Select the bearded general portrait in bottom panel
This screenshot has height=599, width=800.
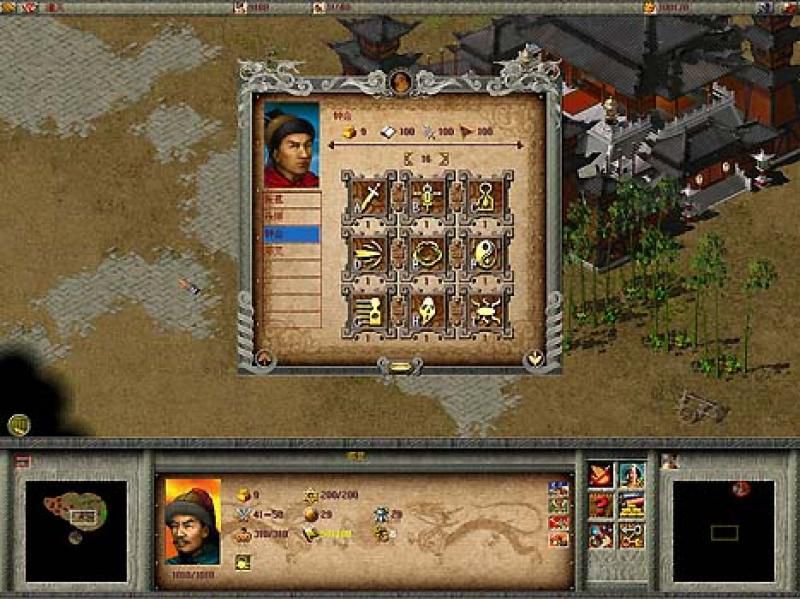click(x=192, y=522)
